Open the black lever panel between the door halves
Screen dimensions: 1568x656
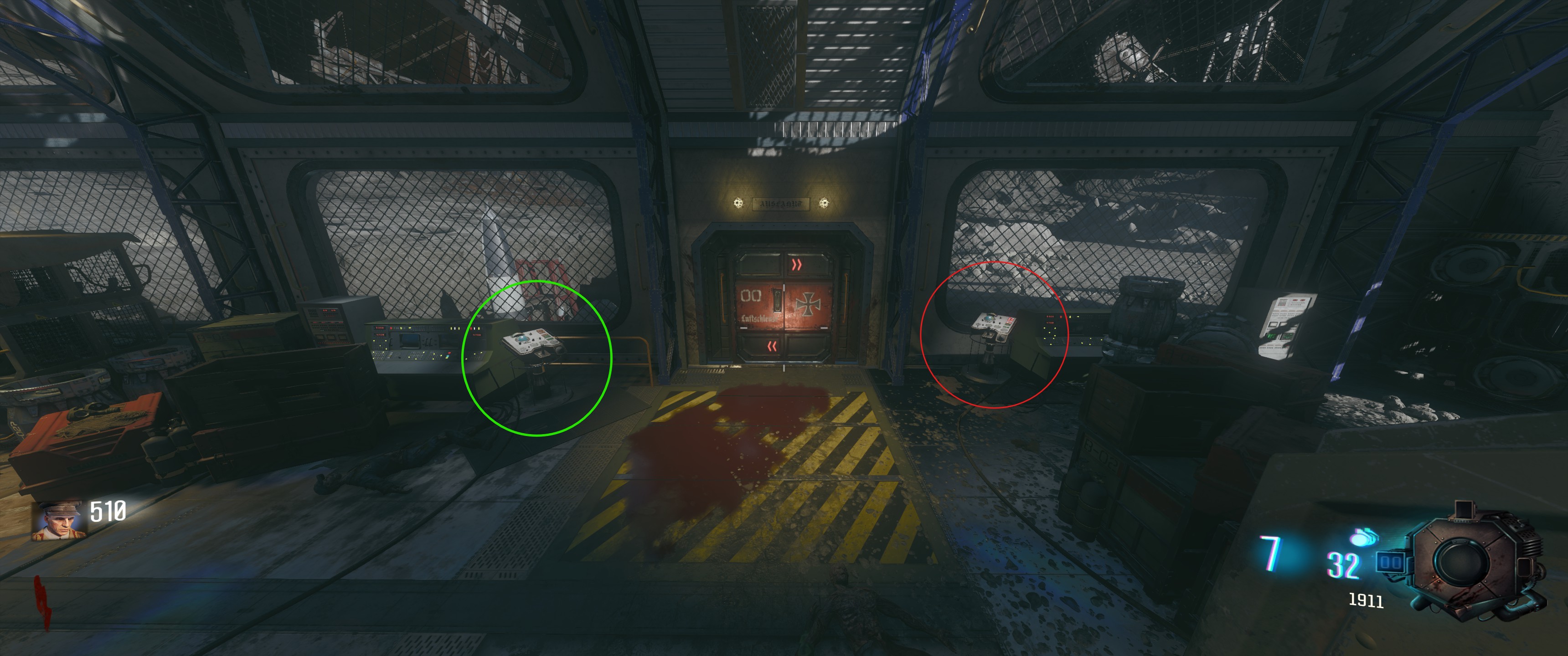pyautogui.click(x=778, y=300)
